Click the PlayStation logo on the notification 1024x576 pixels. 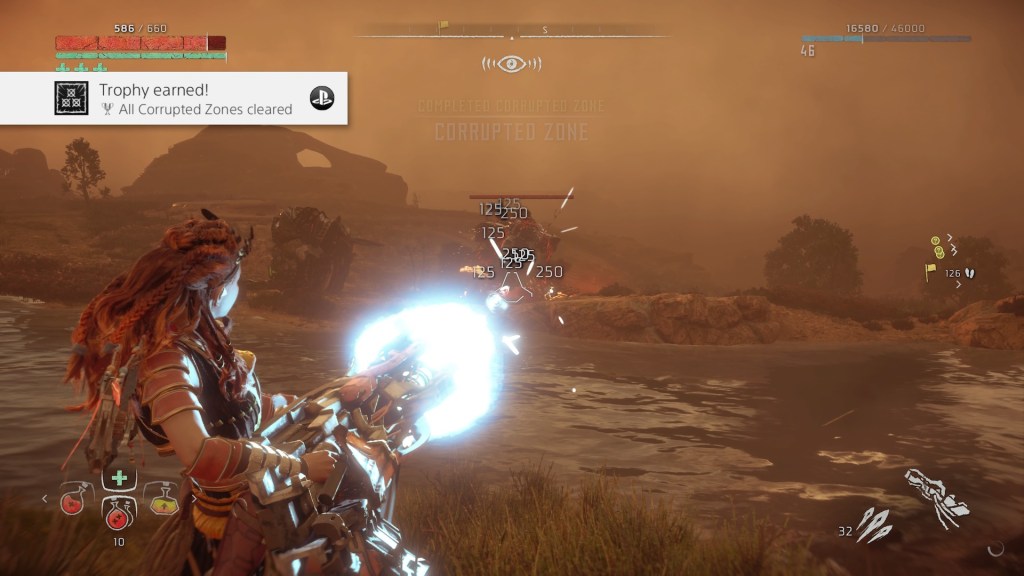[321, 98]
